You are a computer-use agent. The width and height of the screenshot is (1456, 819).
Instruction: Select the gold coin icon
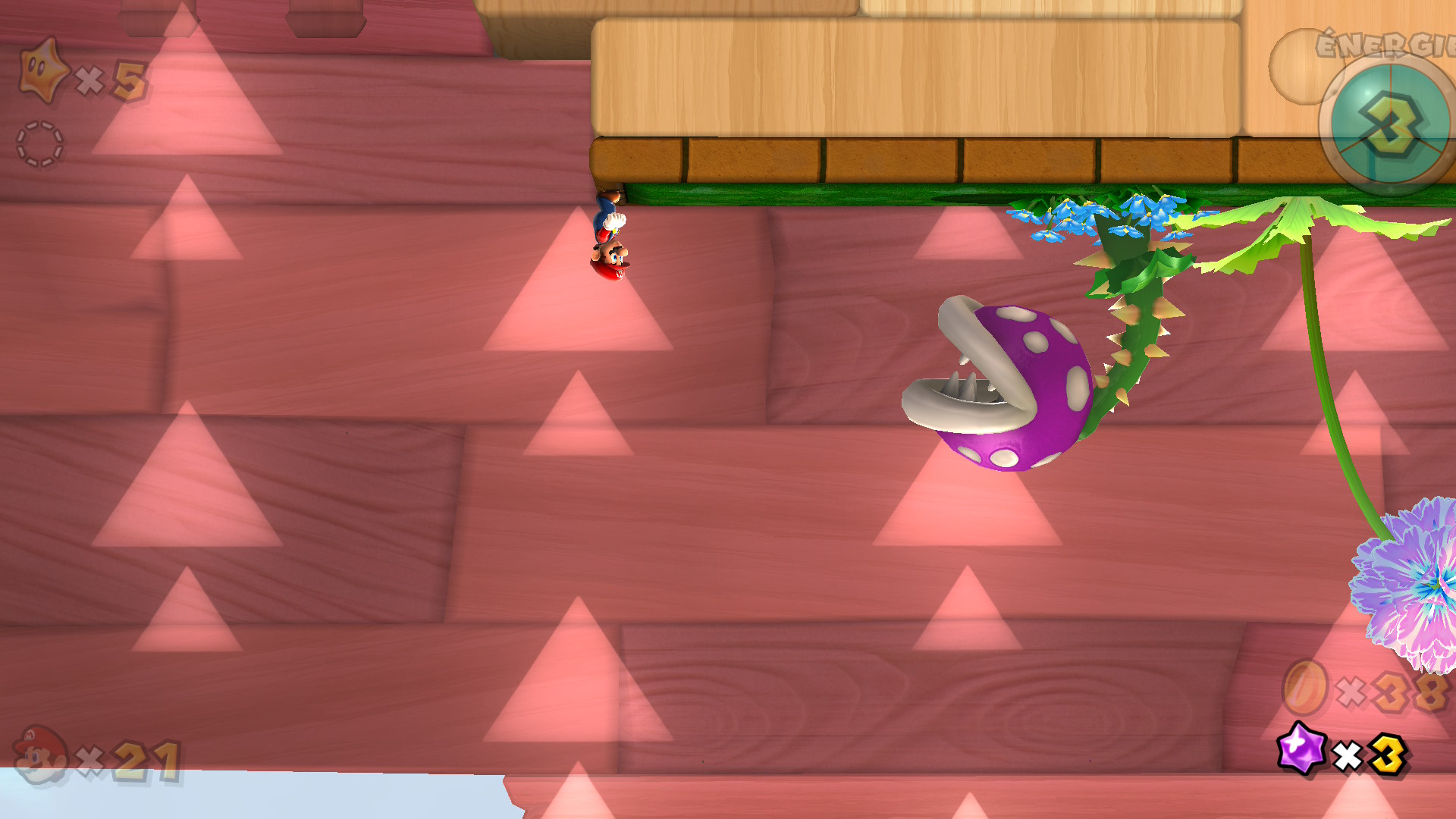click(x=1305, y=688)
